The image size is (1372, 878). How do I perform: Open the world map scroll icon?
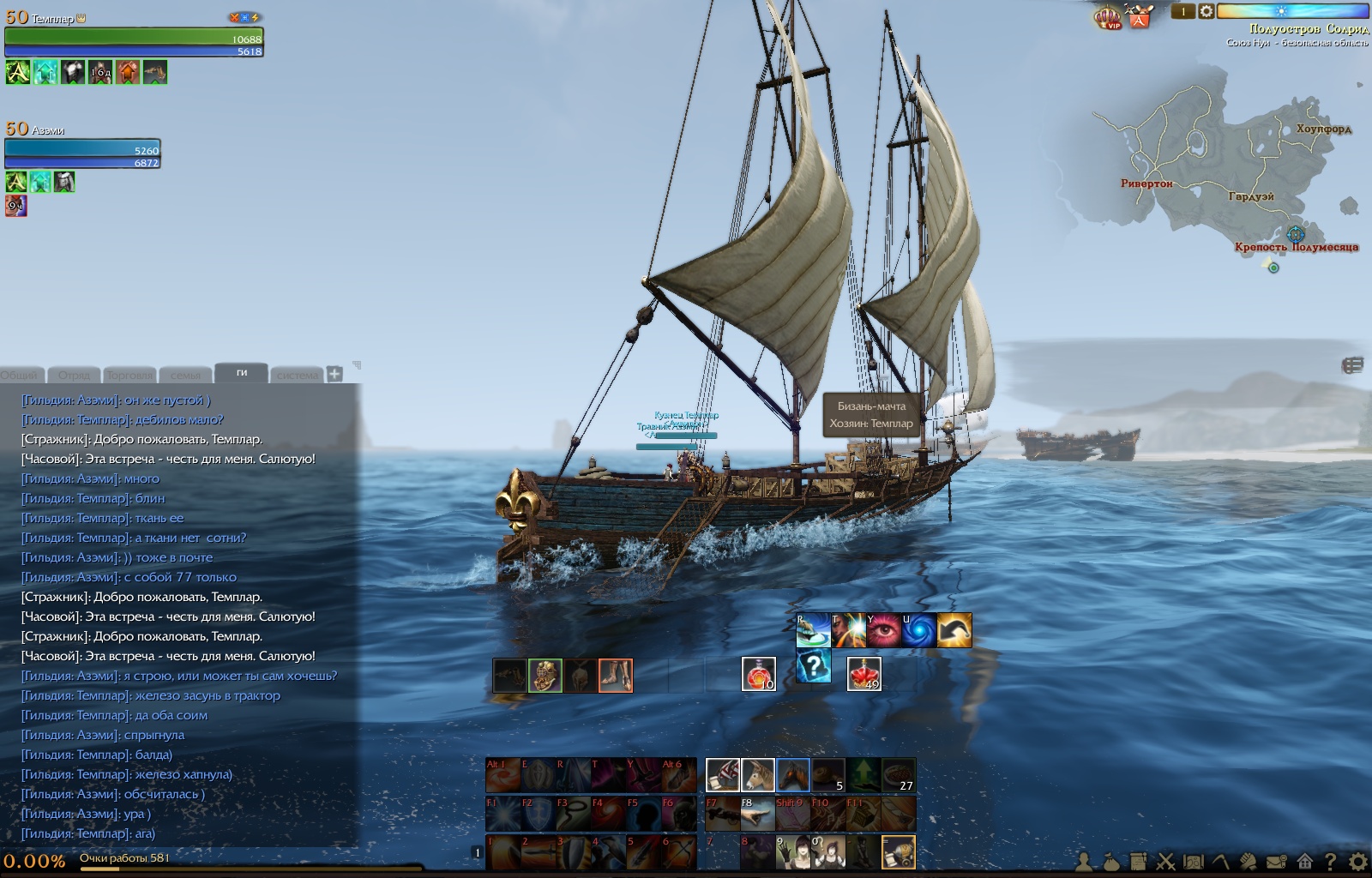[1193, 861]
